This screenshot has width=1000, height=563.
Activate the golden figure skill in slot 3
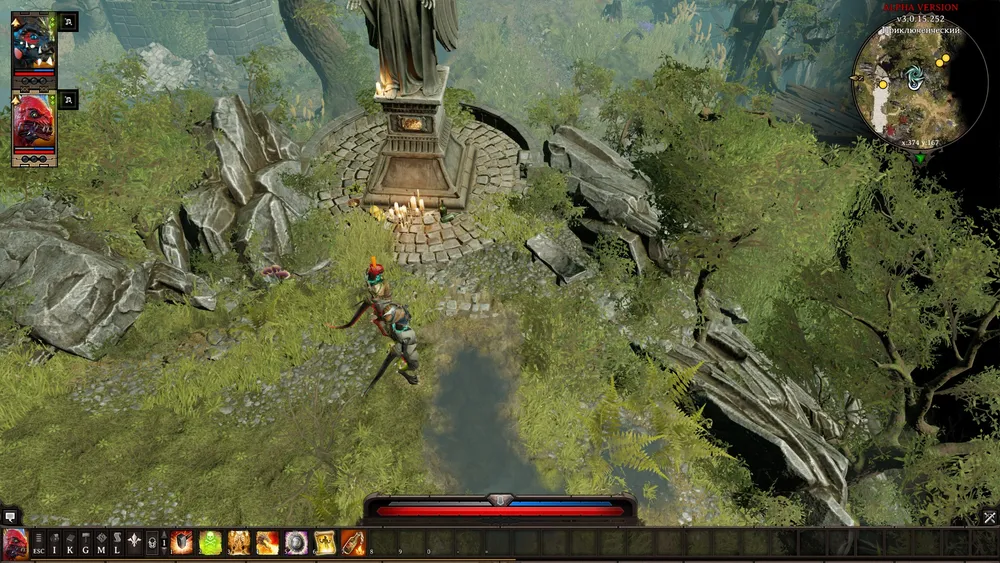(239, 543)
